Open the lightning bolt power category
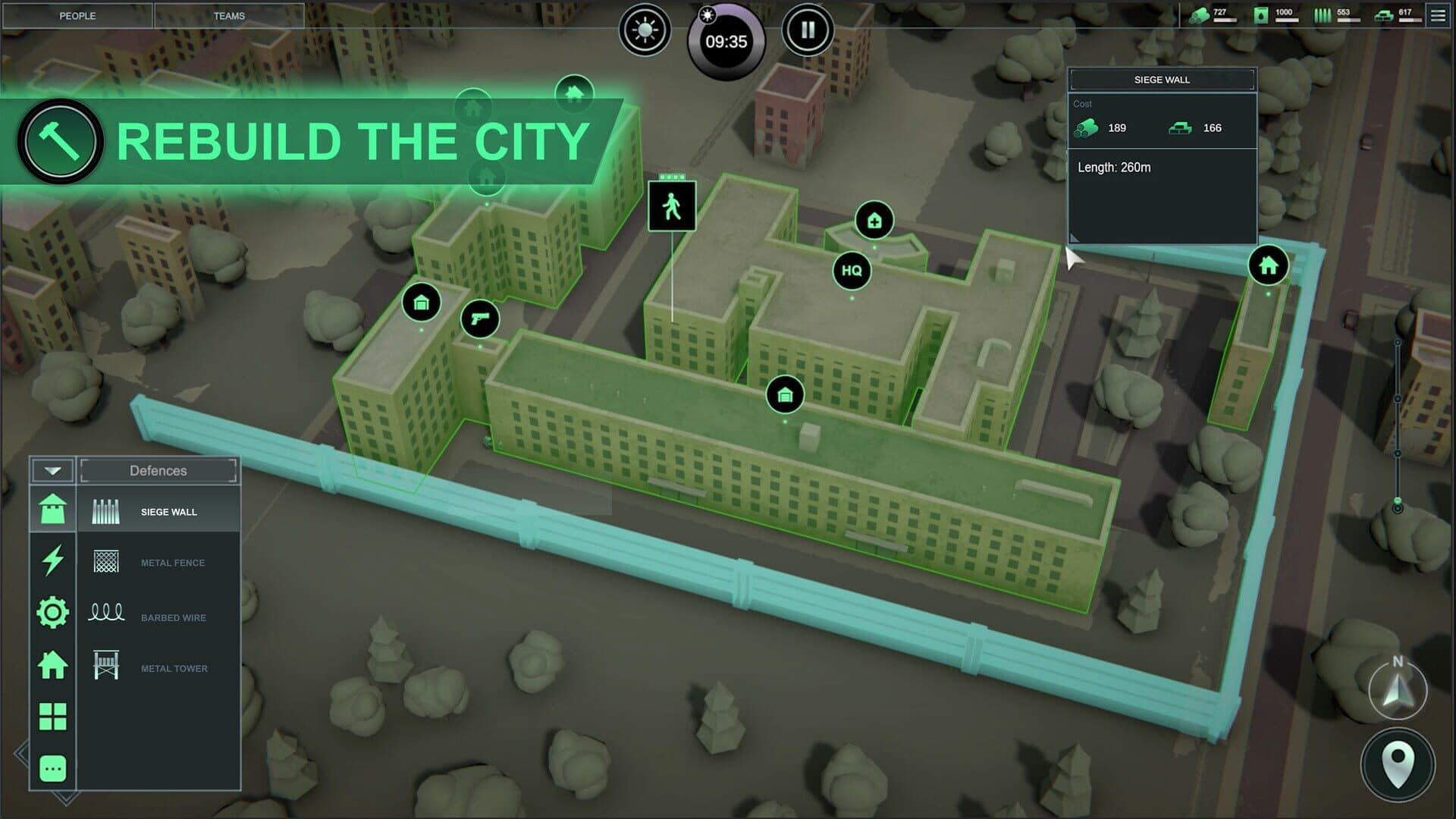The width and height of the screenshot is (1456, 819). (52, 560)
